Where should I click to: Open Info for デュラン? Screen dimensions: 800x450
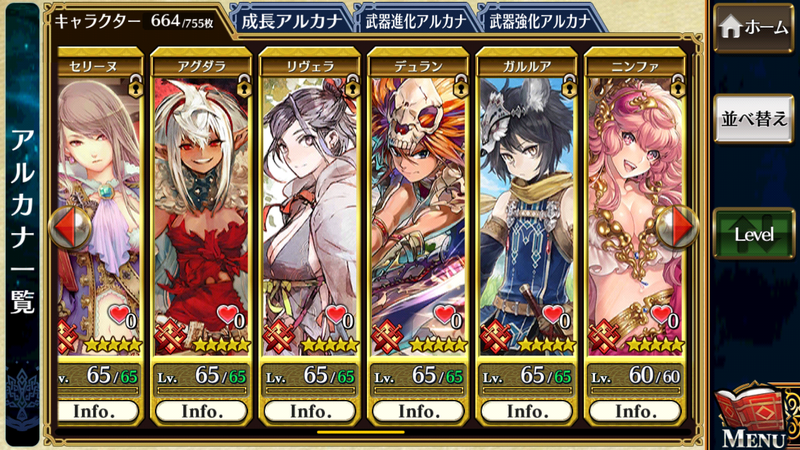point(418,411)
